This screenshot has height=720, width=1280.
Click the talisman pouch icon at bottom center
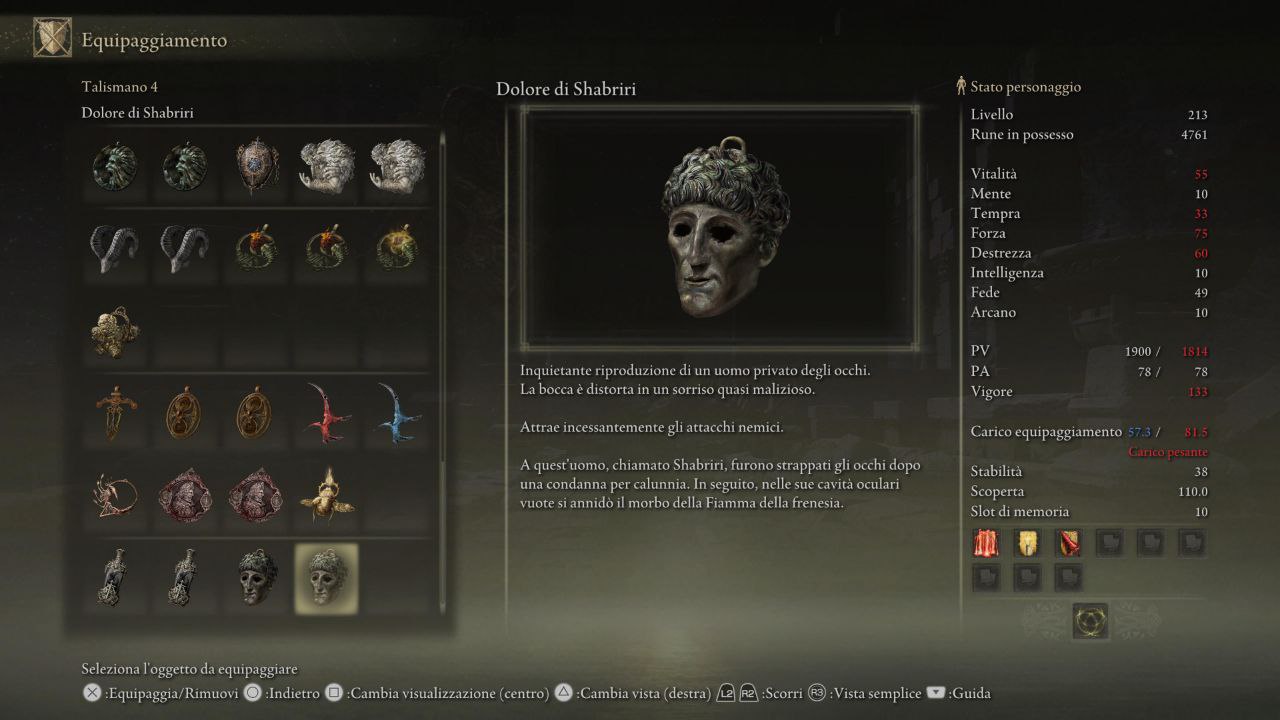(1089, 620)
